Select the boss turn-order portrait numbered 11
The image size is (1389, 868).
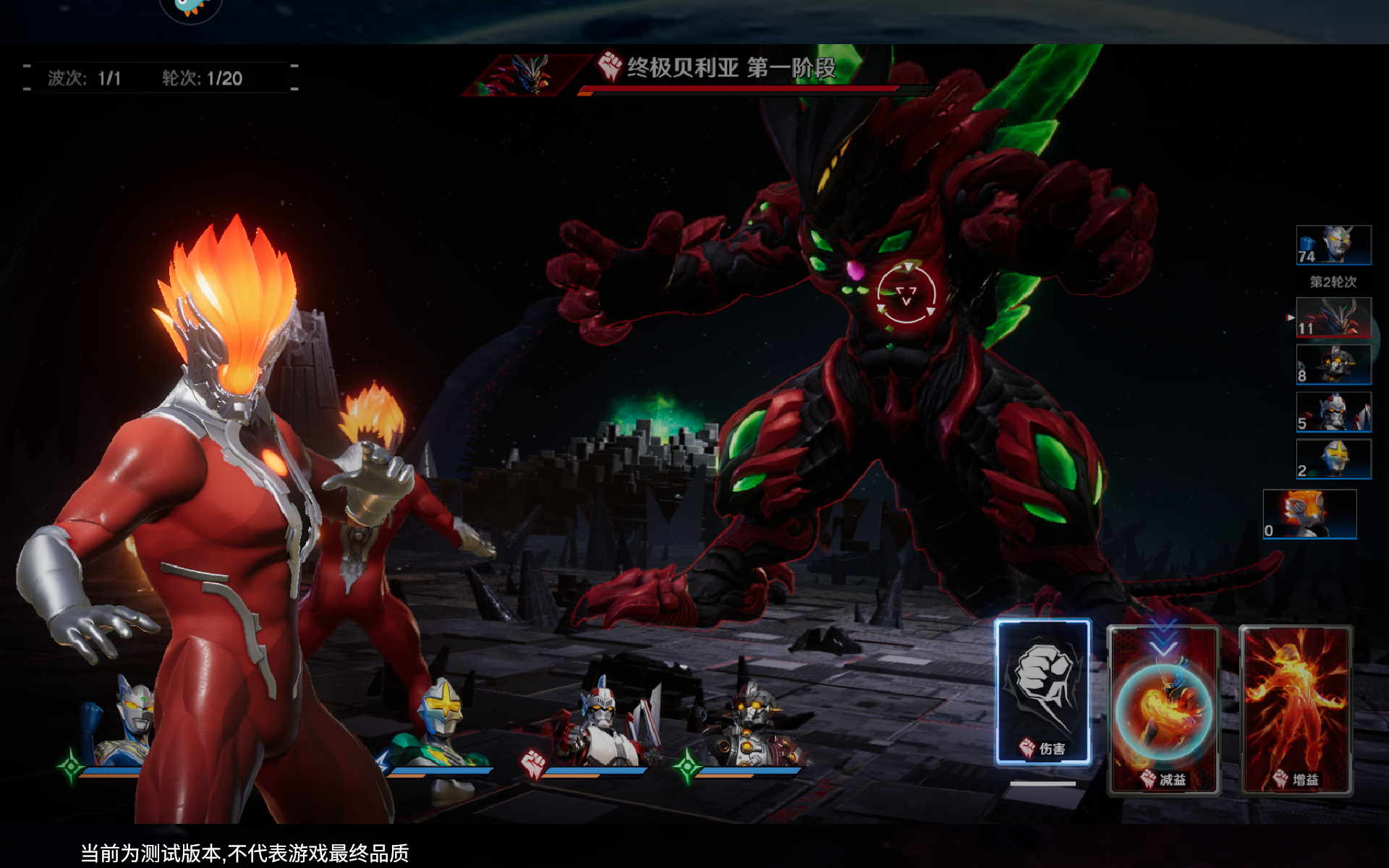pyautogui.click(x=1333, y=318)
